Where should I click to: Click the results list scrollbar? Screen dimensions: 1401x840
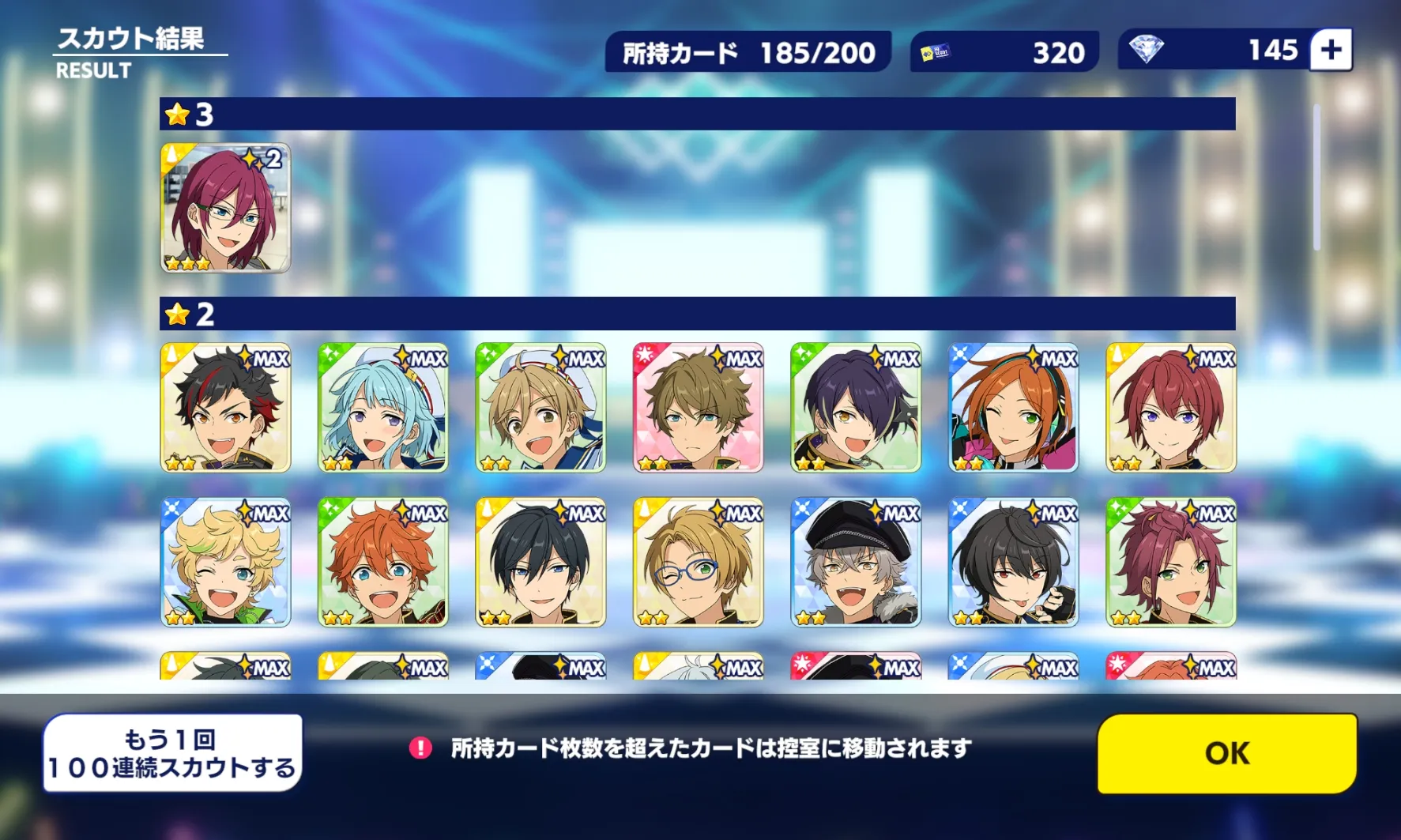click(x=1316, y=178)
